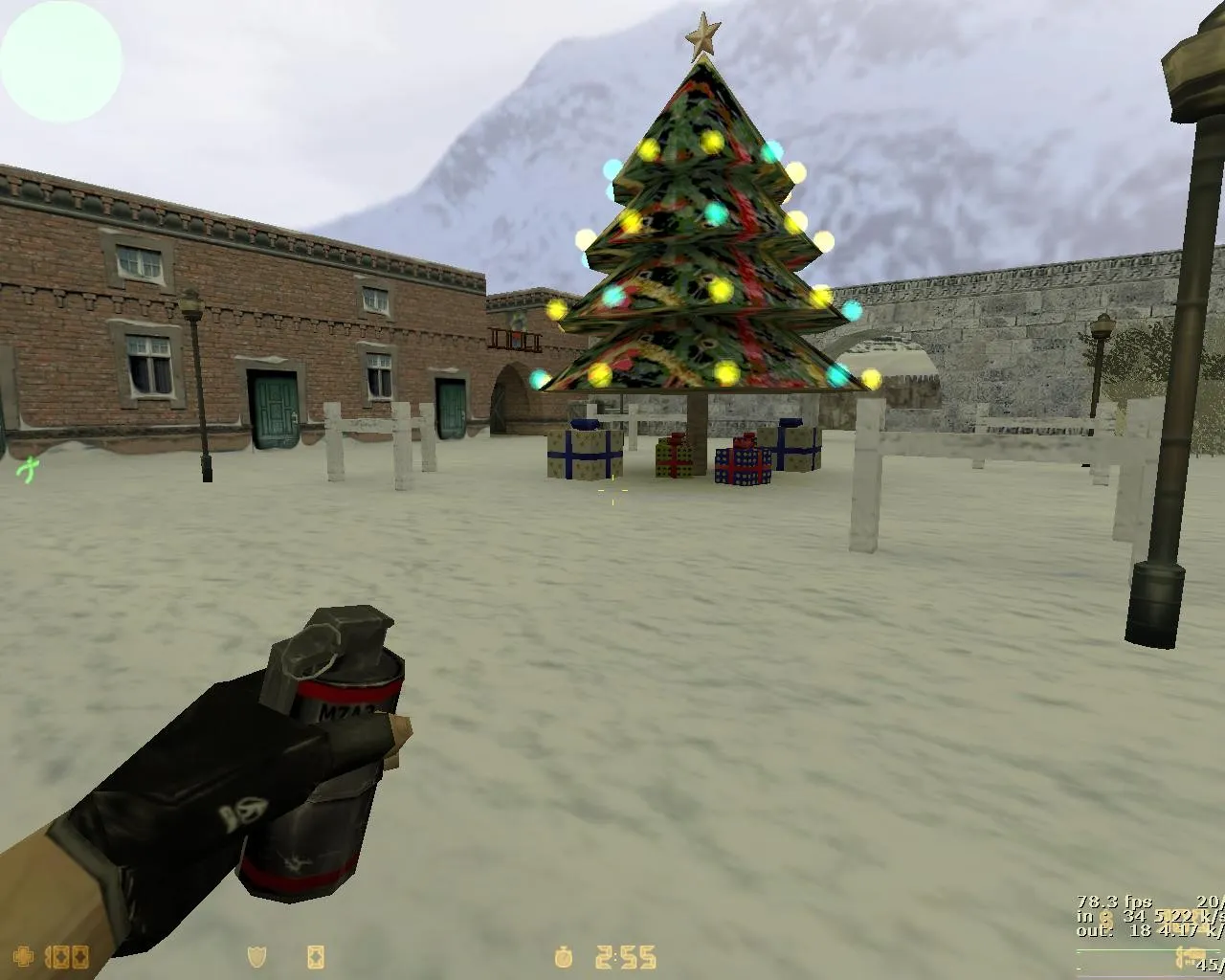Click the red present beneath the tree
This screenshot has width=1225, height=980.
(x=673, y=457)
